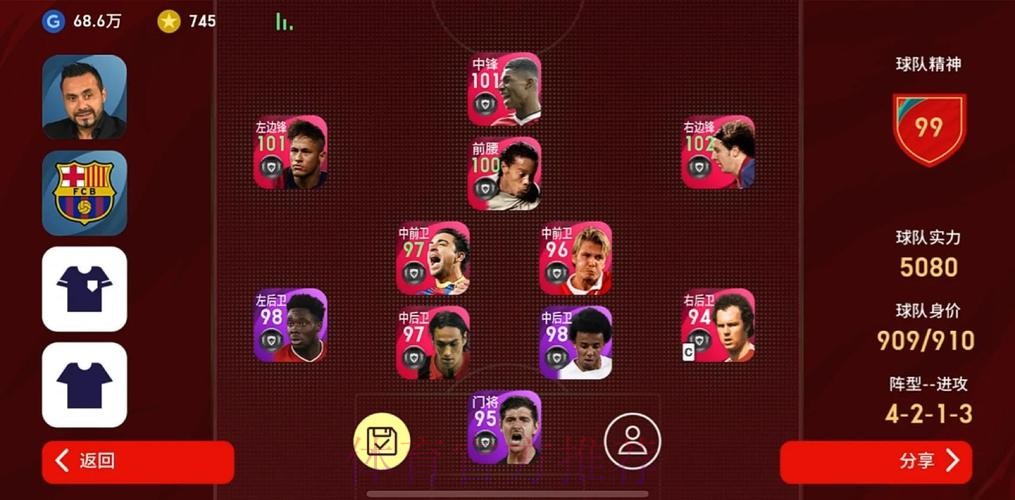Select the 左后卫 left back card
This screenshot has height=500, width=1015.
click(290, 325)
